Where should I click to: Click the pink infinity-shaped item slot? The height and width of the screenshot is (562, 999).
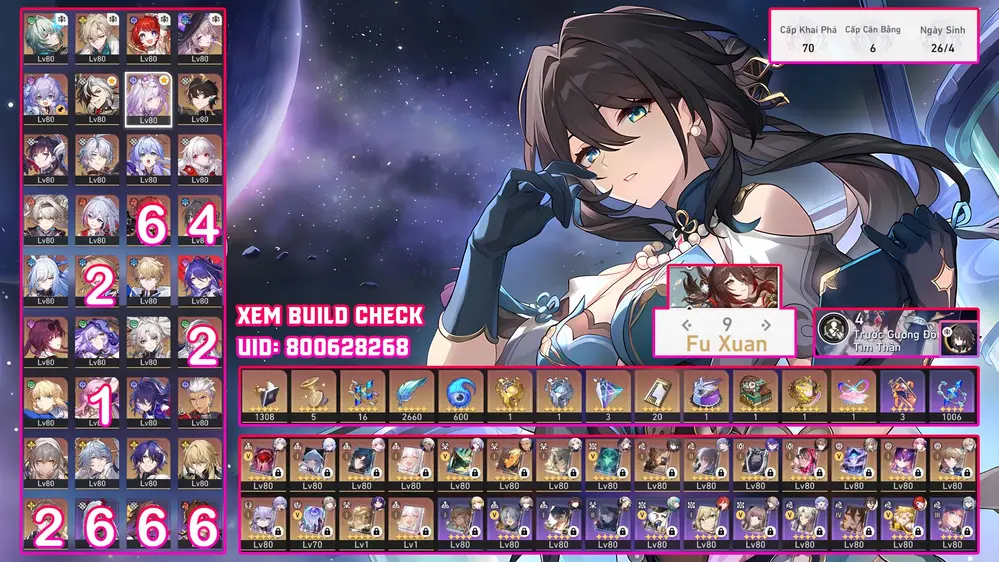pos(855,394)
